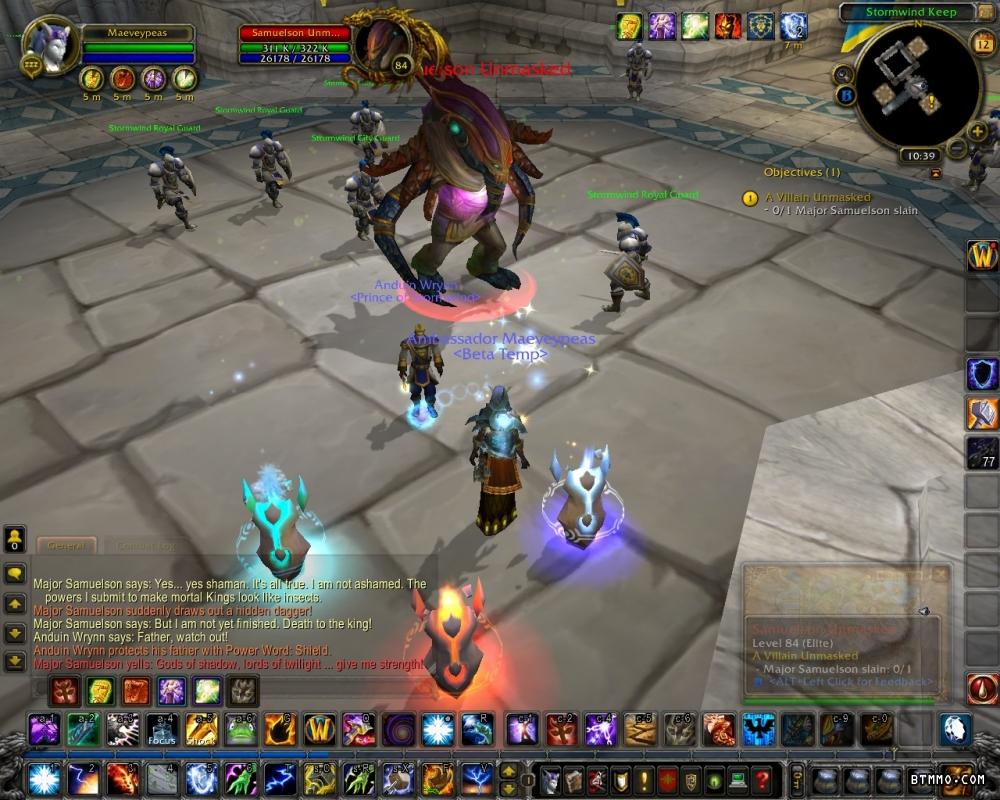Click the Maeveypeas player portrait
1000x800 pixels.
pyautogui.click(x=48, y=46)
